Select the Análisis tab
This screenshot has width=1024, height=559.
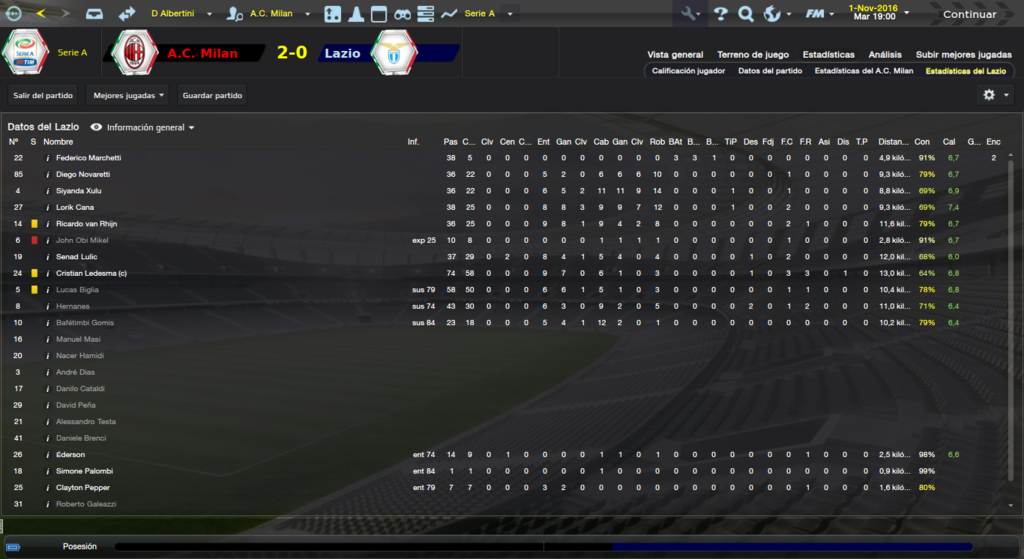[885, 54]
